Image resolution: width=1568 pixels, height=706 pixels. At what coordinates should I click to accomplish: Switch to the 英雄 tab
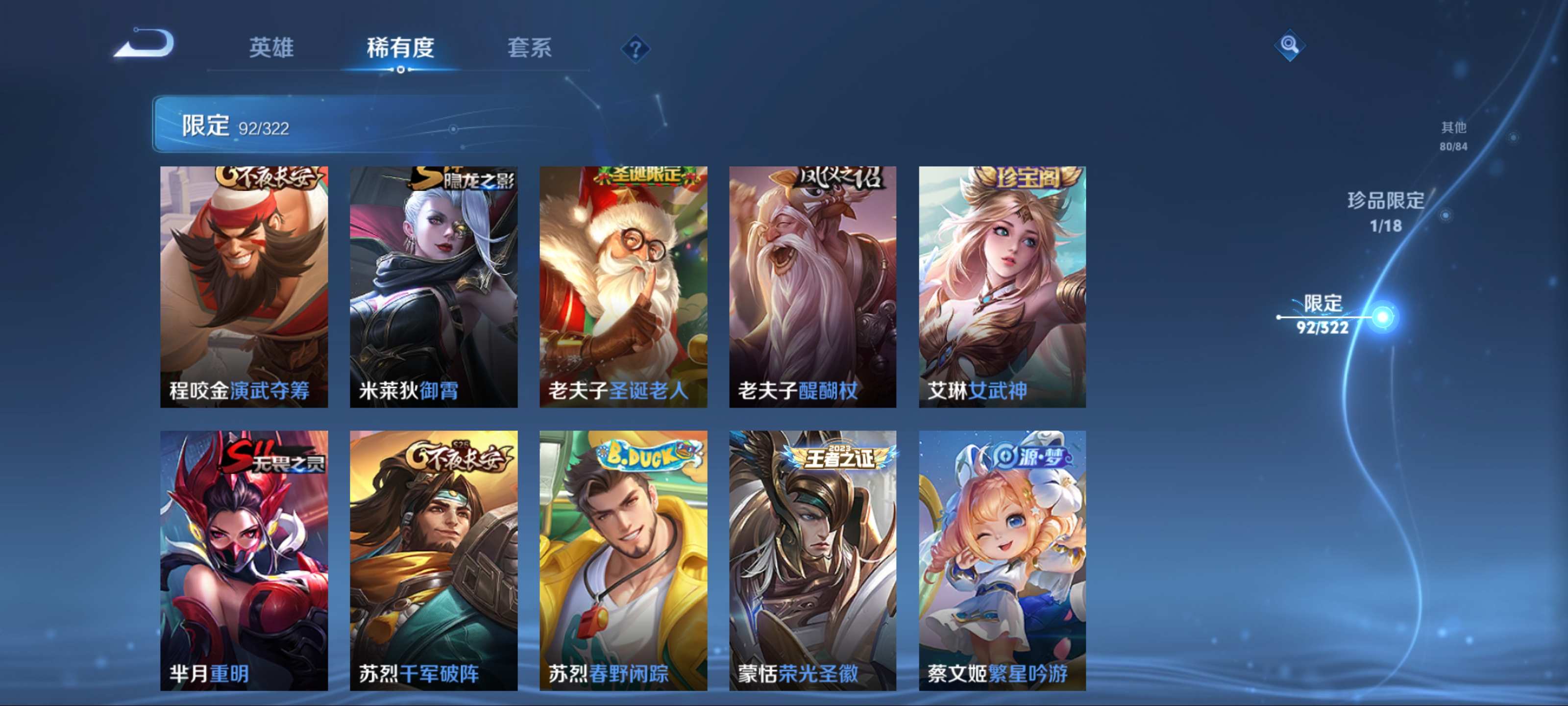(271, 48)
